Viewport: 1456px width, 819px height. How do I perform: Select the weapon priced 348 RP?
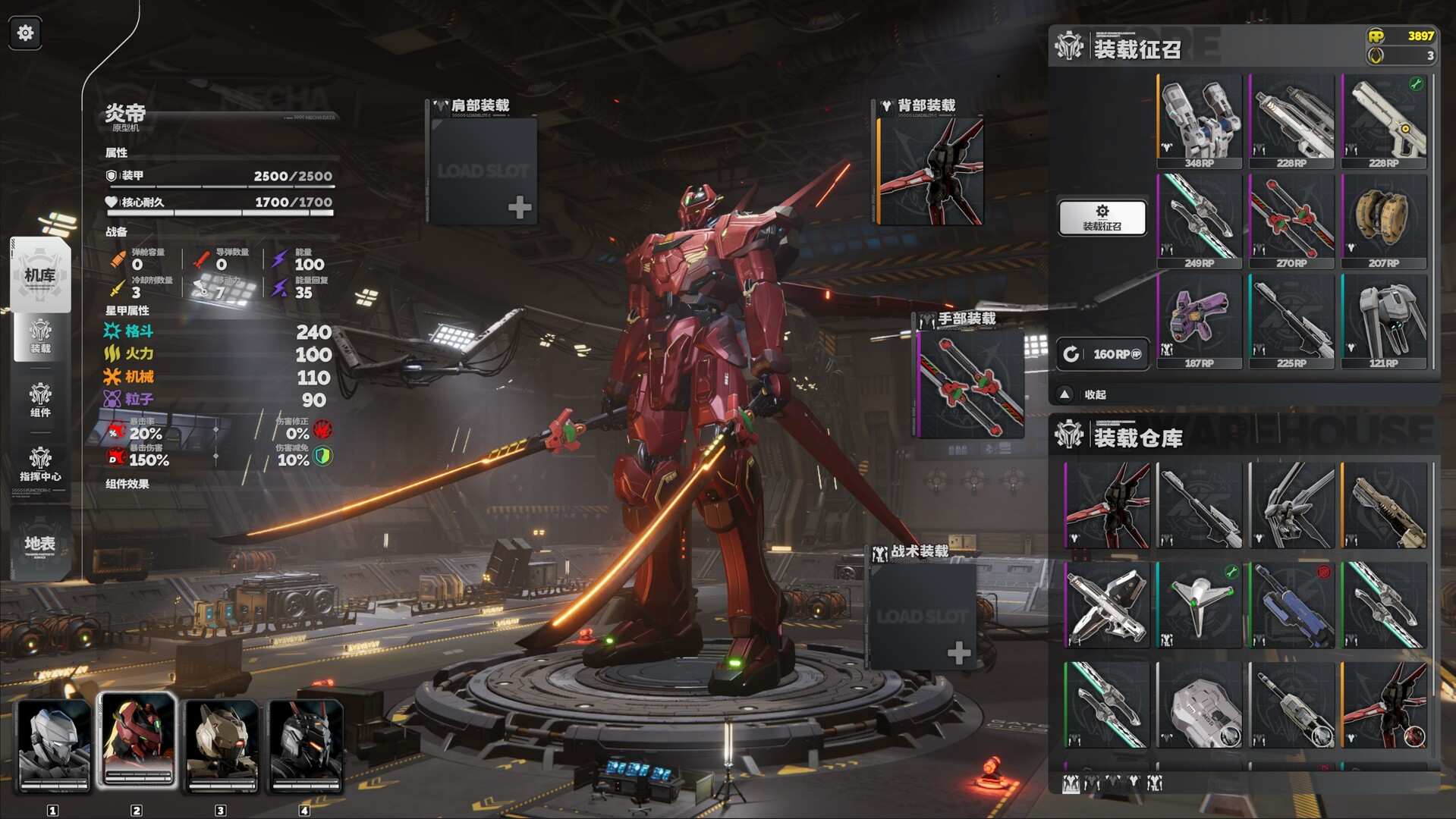(1199, 120)
